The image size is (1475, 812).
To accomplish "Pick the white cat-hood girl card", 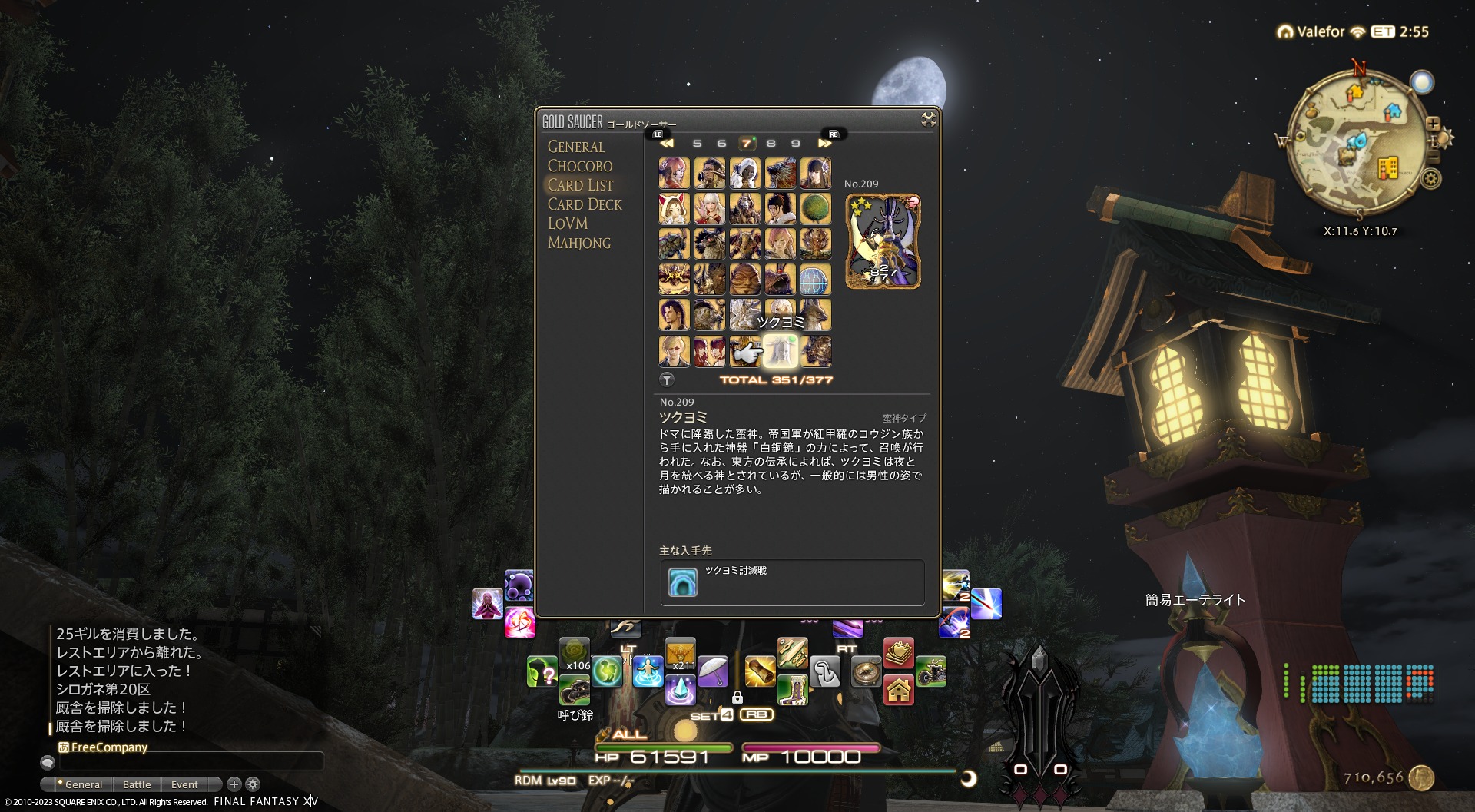I will click(674, 209).
